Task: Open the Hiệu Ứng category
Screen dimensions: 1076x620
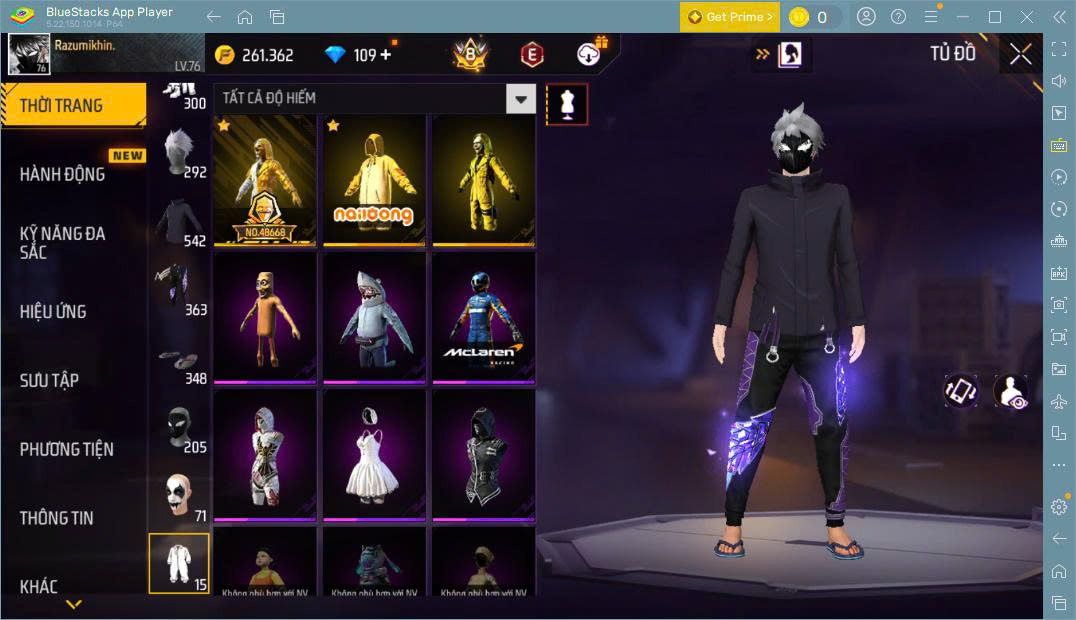Action: pos(53,311)
